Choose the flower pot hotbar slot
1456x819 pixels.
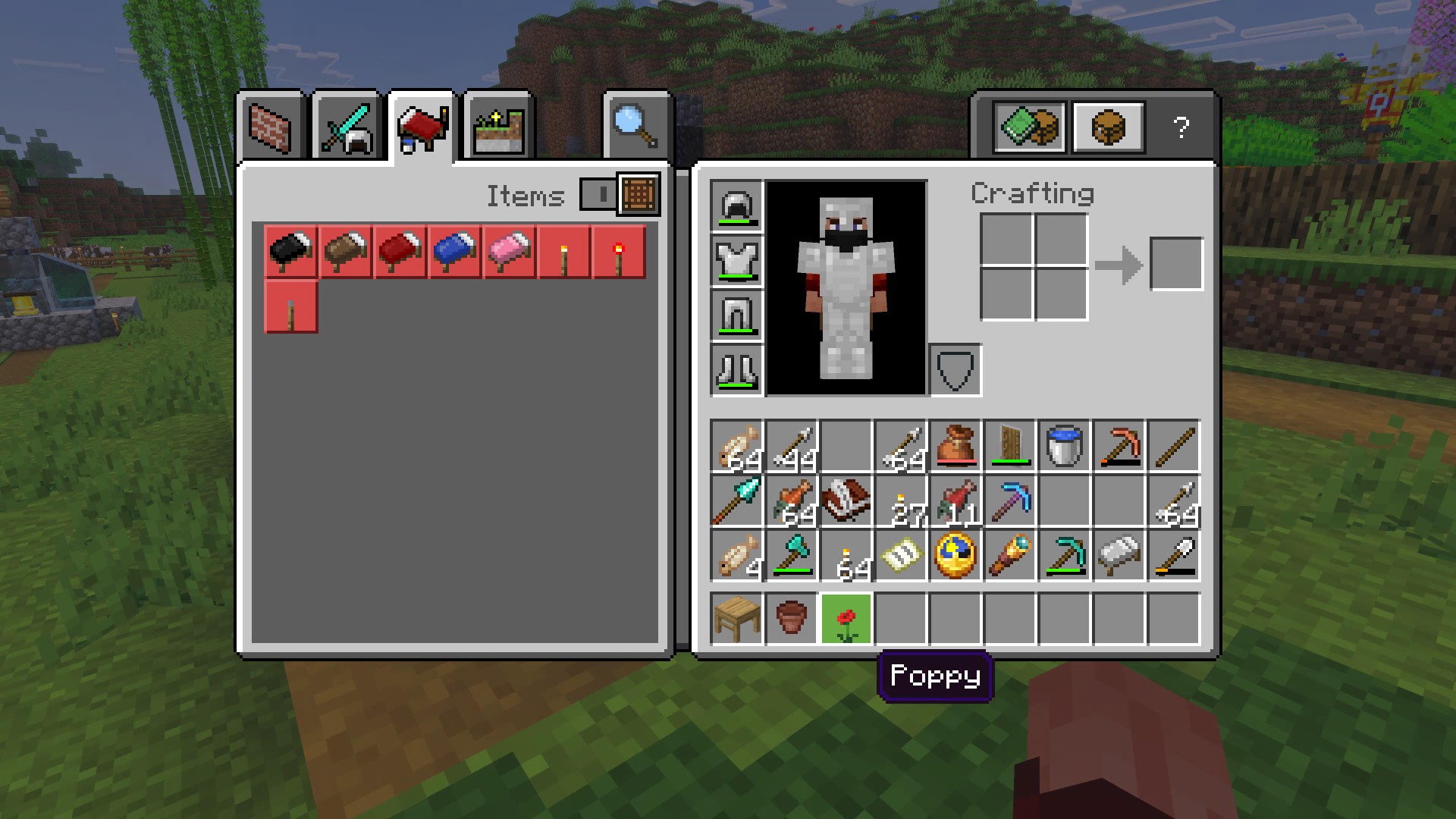click(792, 619)
